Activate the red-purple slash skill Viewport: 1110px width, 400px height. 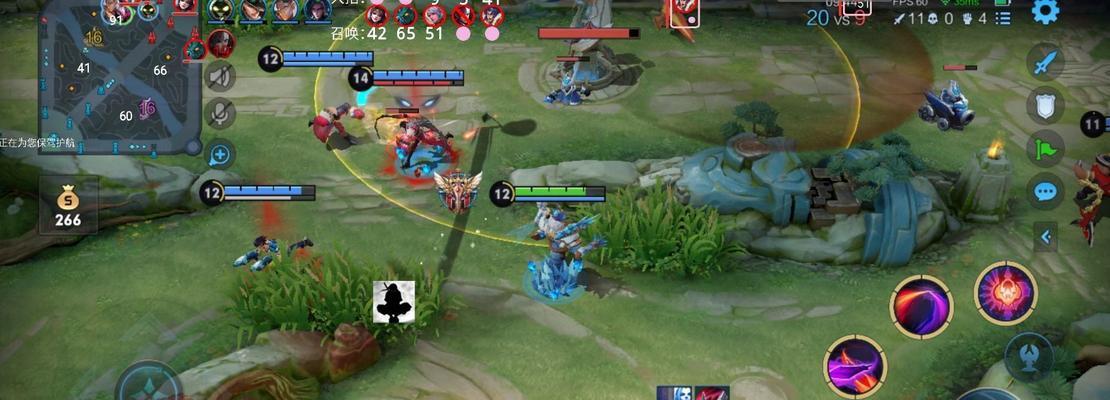pyautogui.click(x=921, y=307)
